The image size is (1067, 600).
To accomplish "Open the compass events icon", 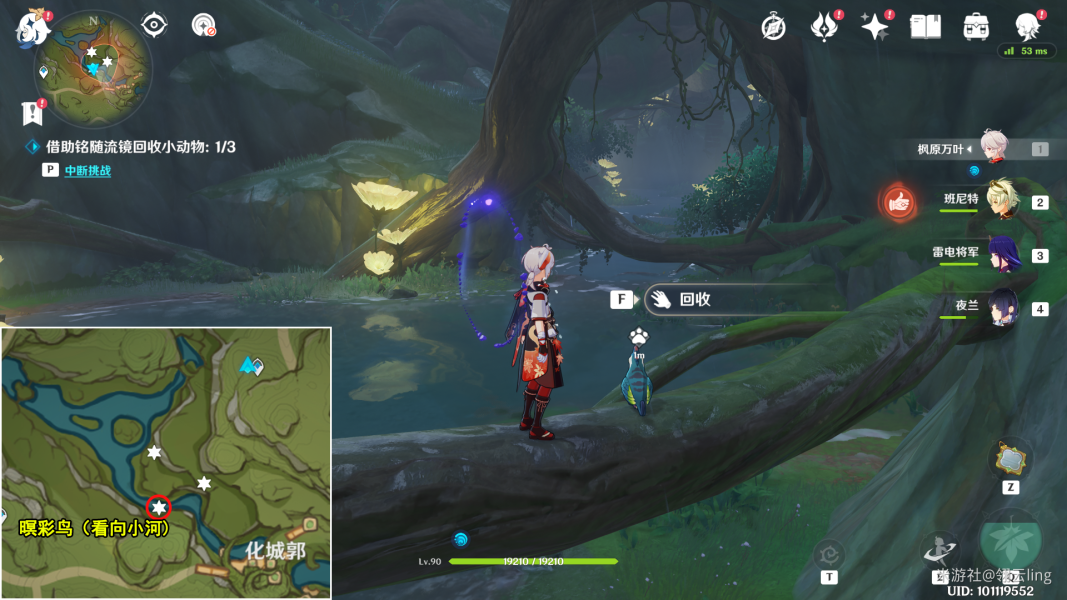I will pos(773,27).
